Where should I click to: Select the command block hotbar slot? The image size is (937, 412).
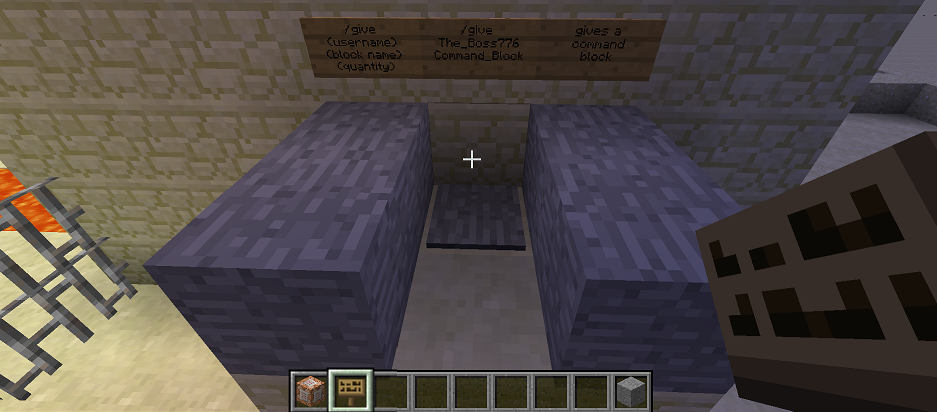pos(310,389)
